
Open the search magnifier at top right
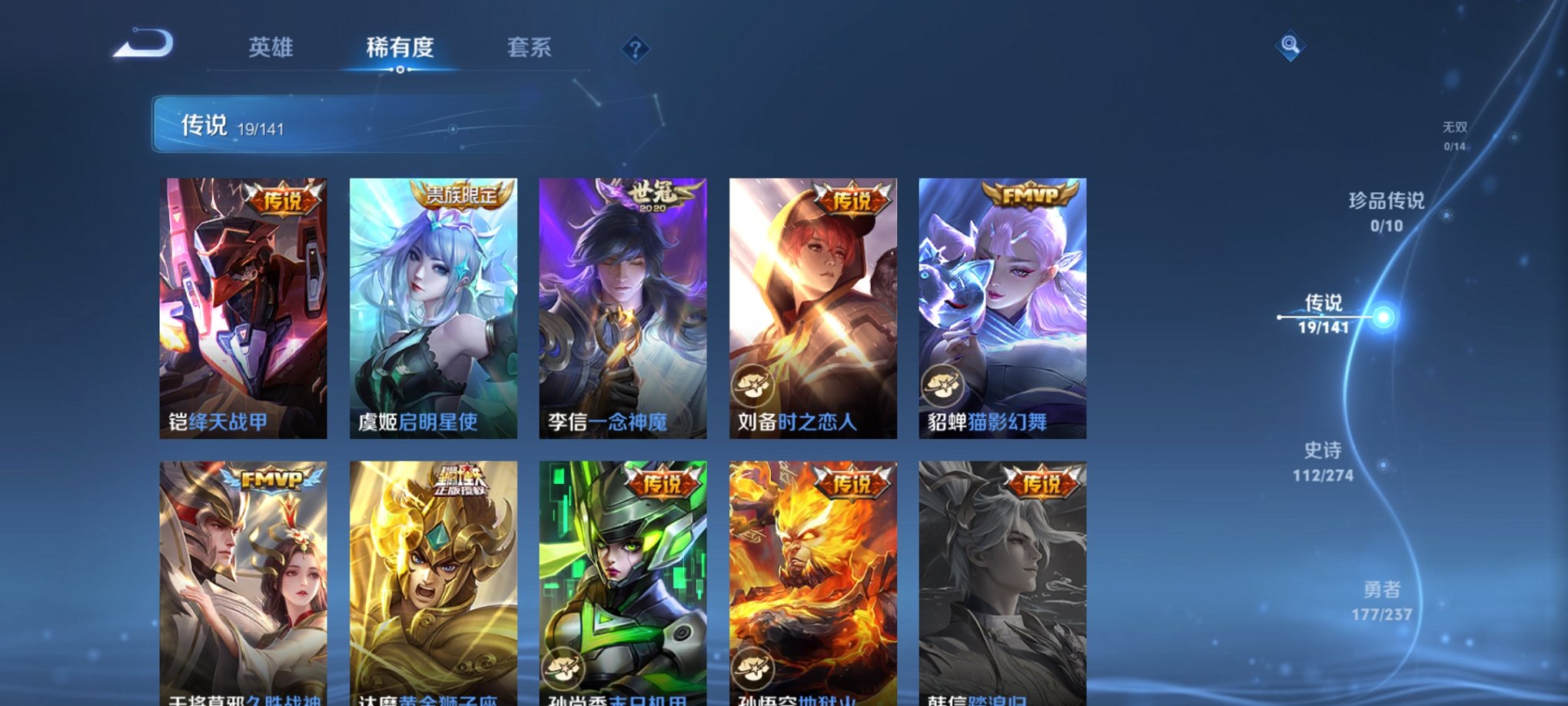click(x=1291, y=46)
